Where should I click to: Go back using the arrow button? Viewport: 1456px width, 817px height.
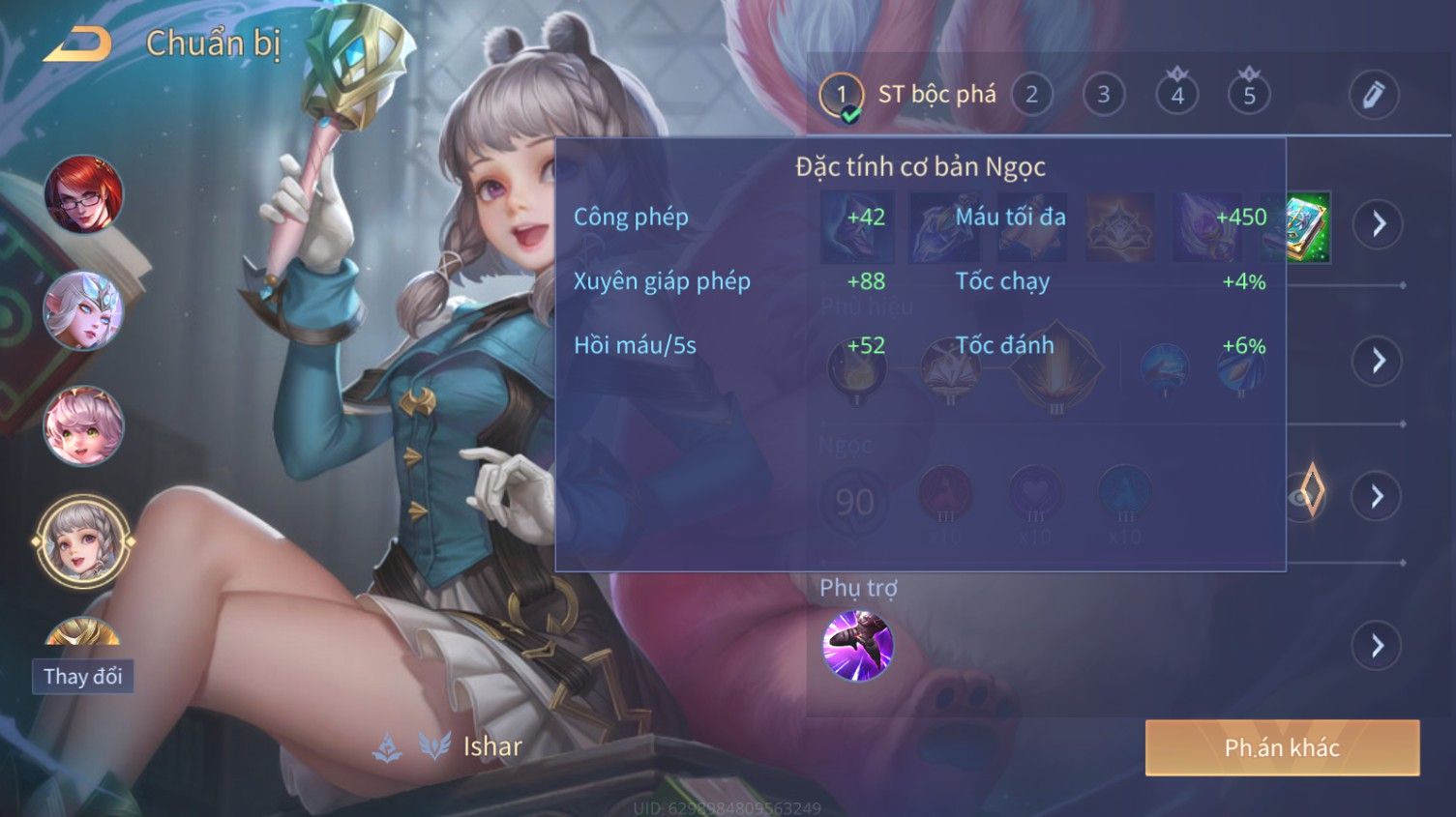pos(77,44)
